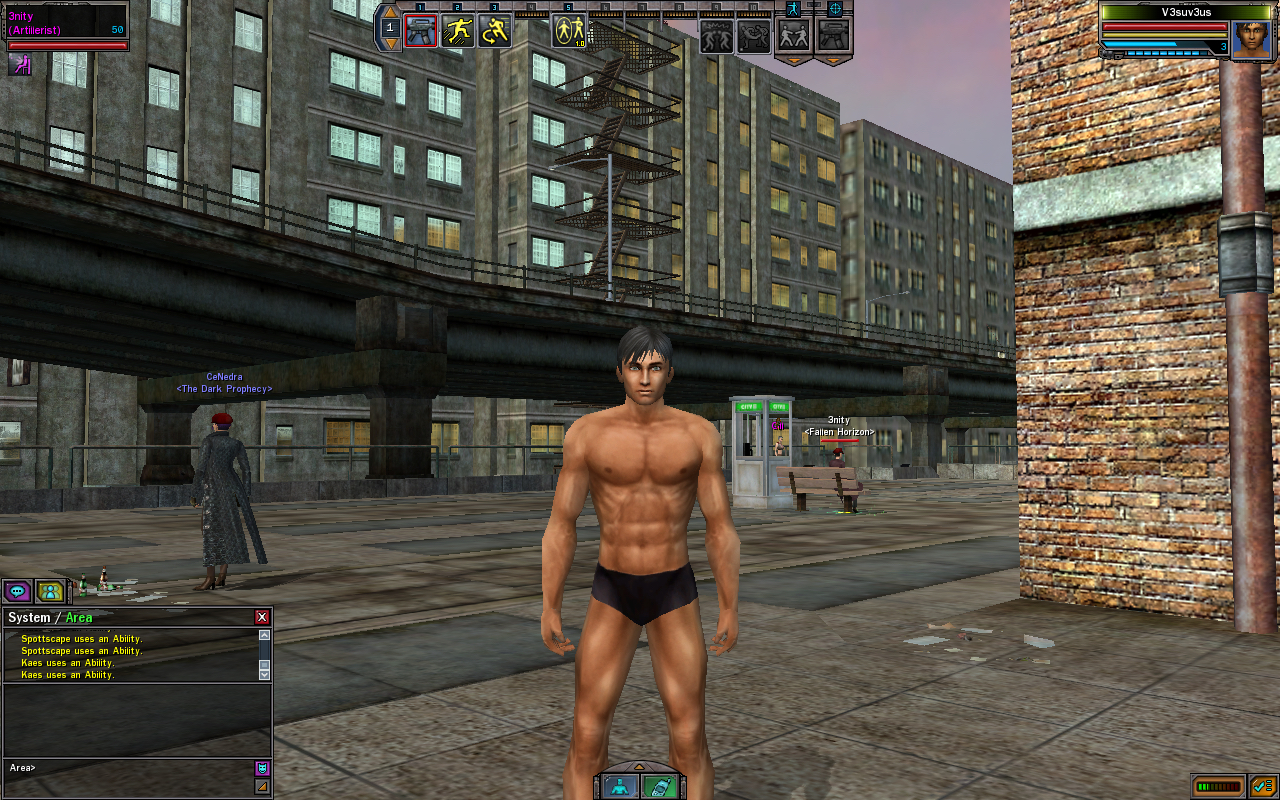Activate the circled figure ability in slot 5
Viewport: 1280px width, 800px height.
point(569,31)
